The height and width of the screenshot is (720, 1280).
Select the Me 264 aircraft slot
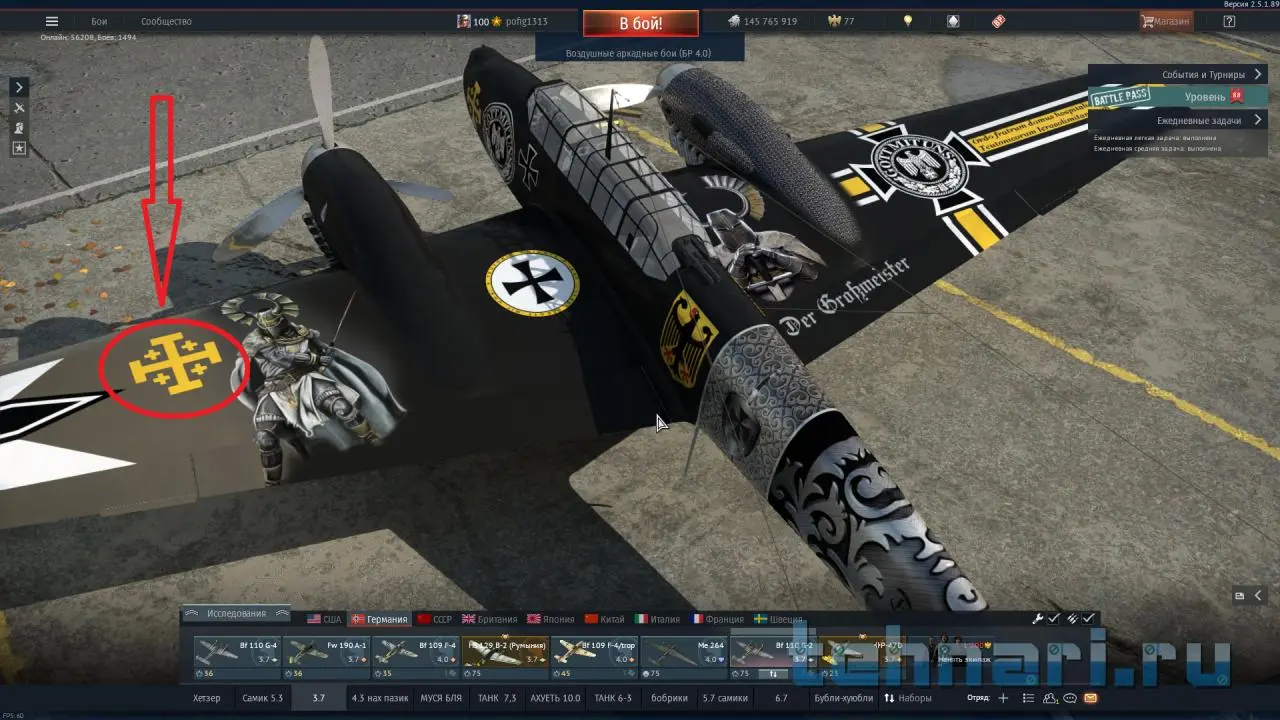(684, 655)
